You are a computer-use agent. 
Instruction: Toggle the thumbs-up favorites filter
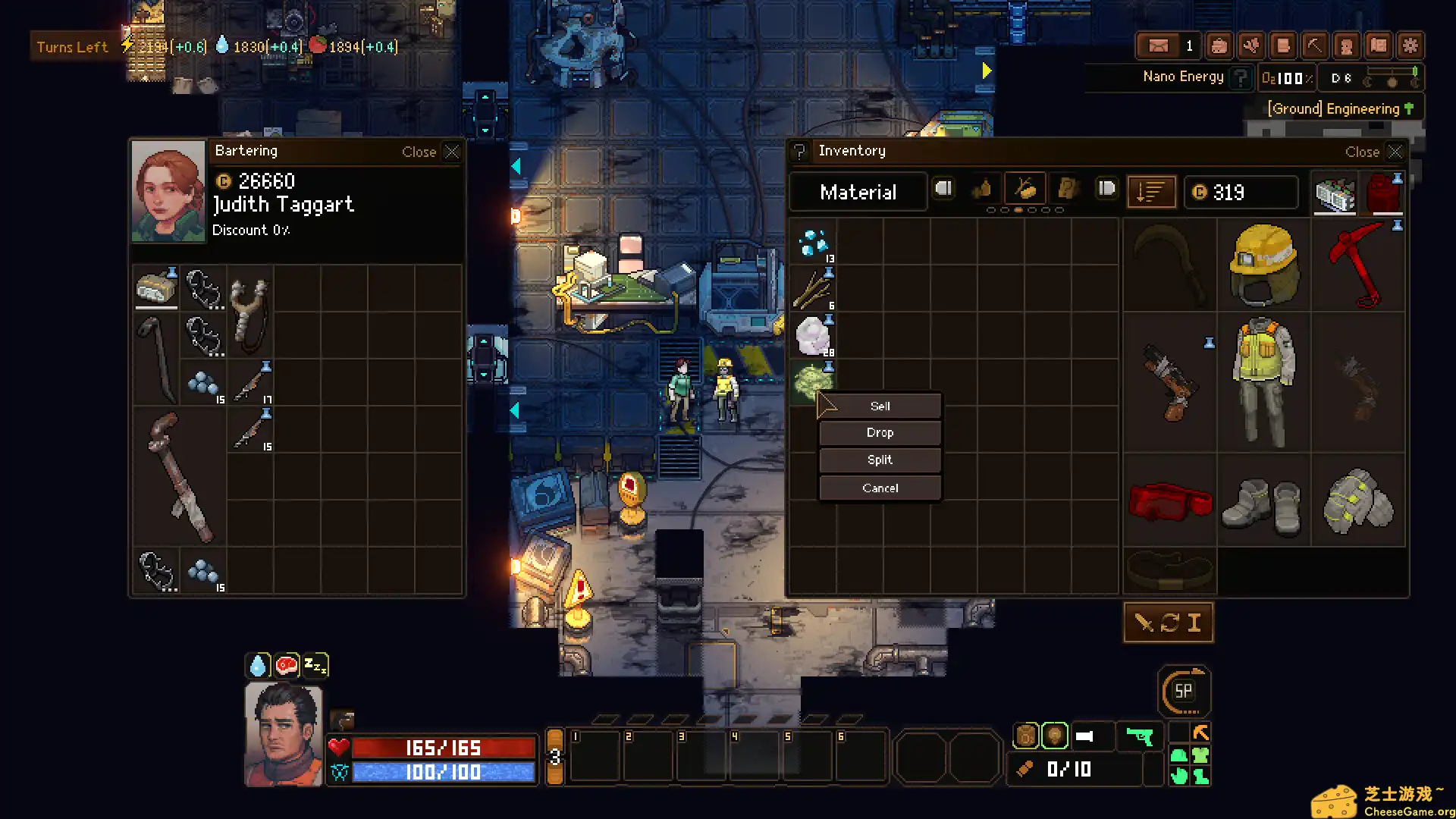coord(982,190)
